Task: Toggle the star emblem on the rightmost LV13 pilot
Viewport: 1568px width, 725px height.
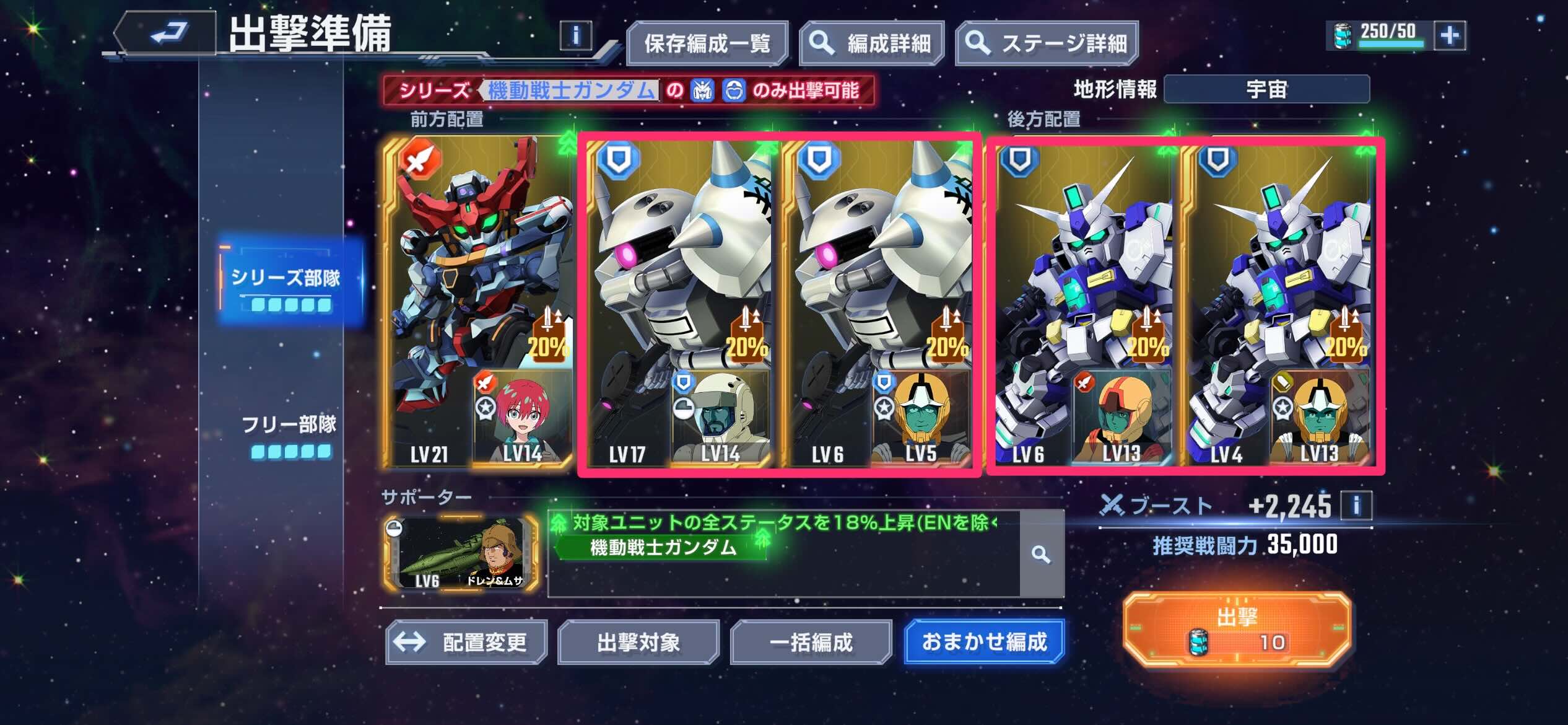Action: coord(1282,409)
